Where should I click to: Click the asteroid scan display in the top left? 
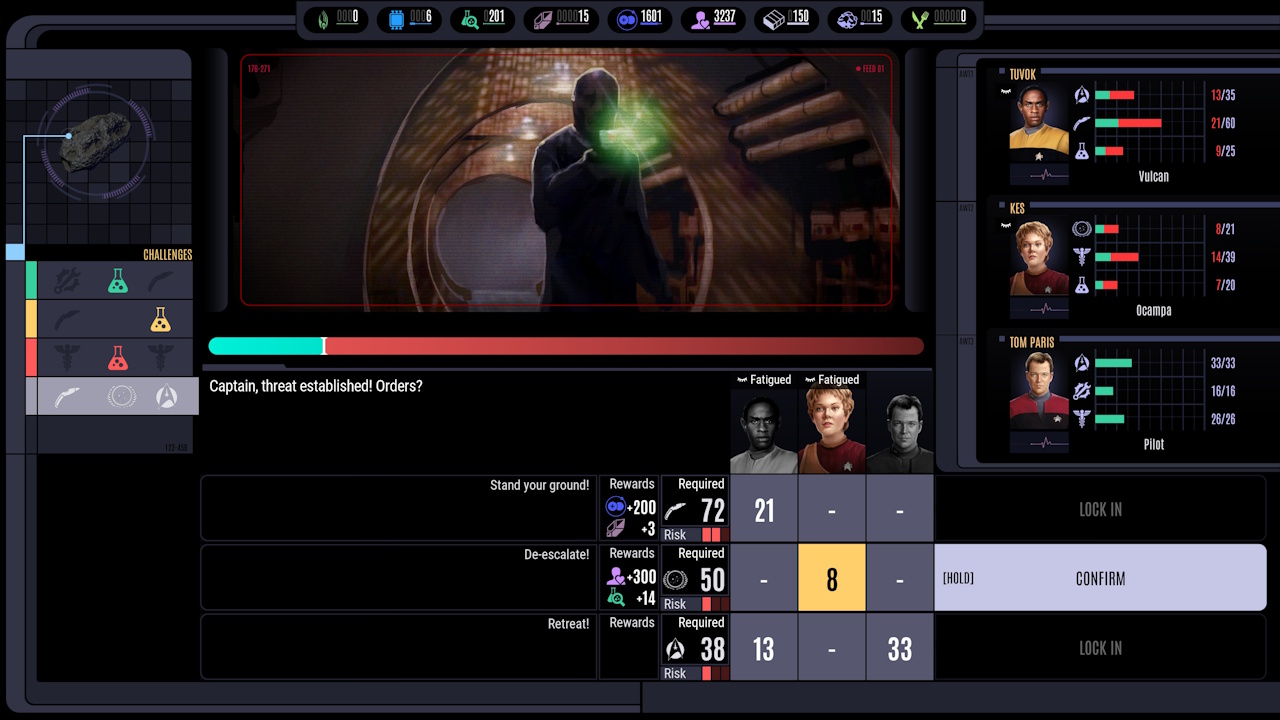(97, 140)
